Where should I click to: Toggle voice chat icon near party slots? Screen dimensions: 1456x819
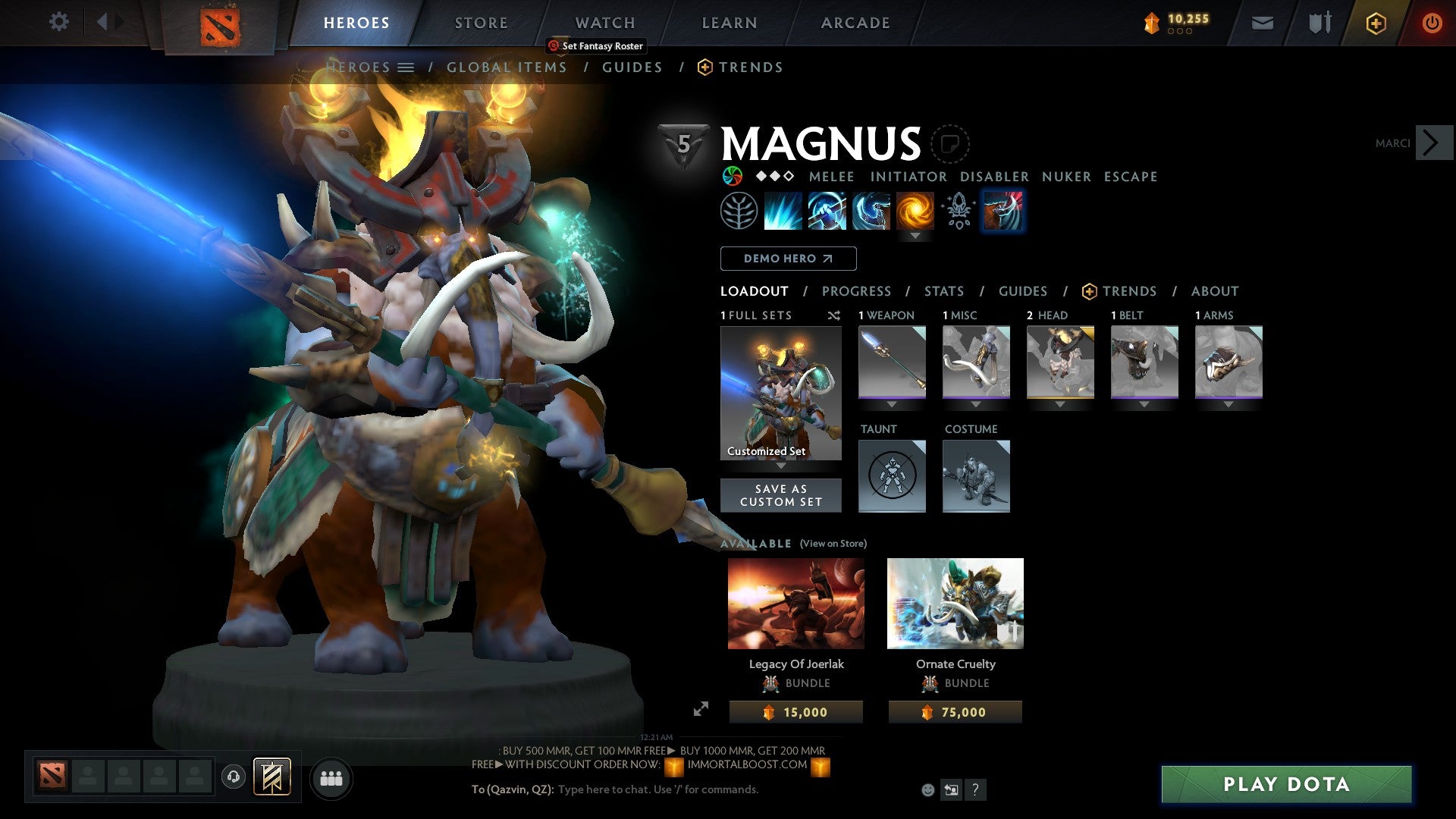[x=234, y=778]
